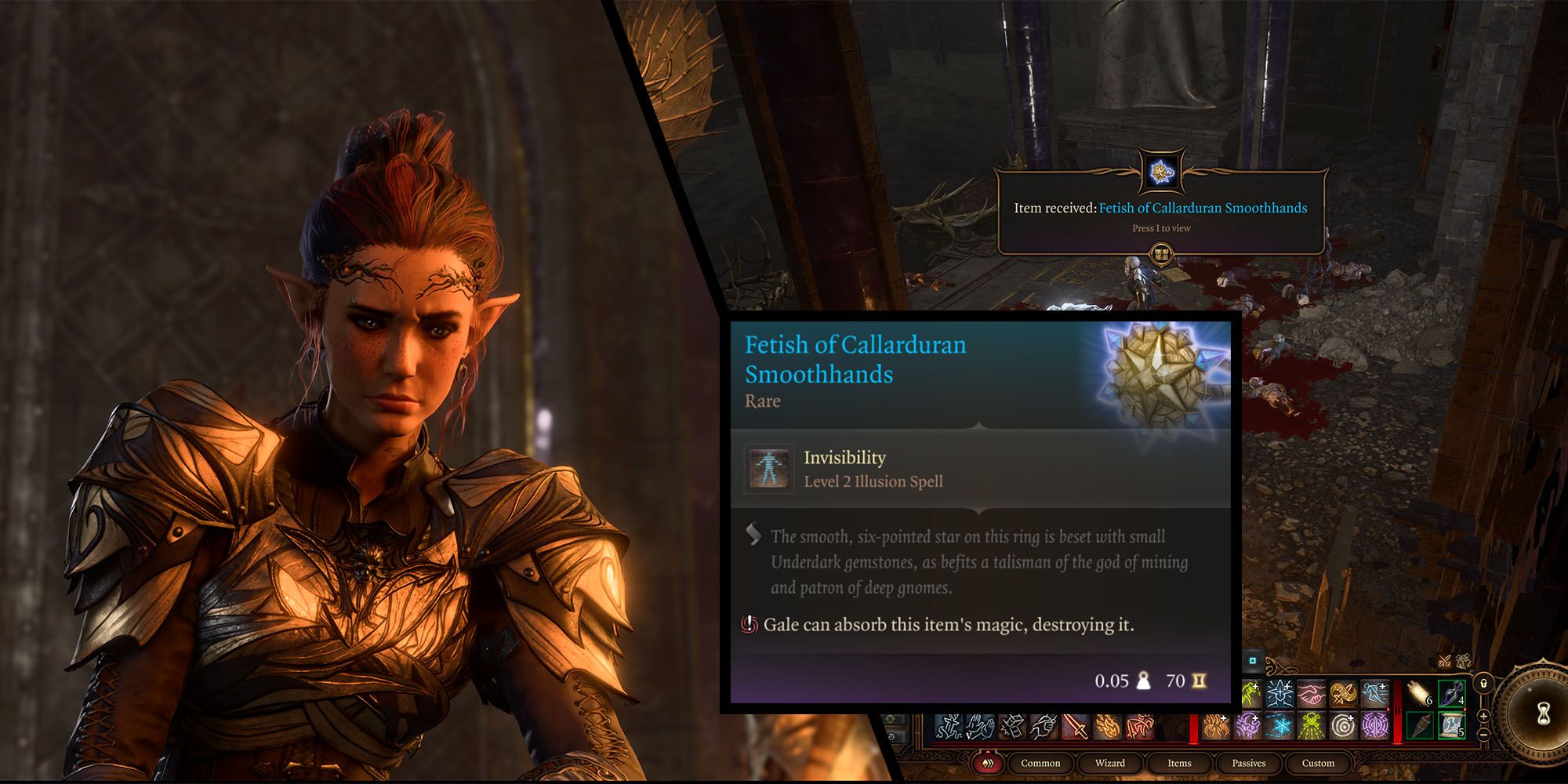Cast the blue snowflake ice spell
This screenshot has height=784, width=1568.
tap(1279, 726)
